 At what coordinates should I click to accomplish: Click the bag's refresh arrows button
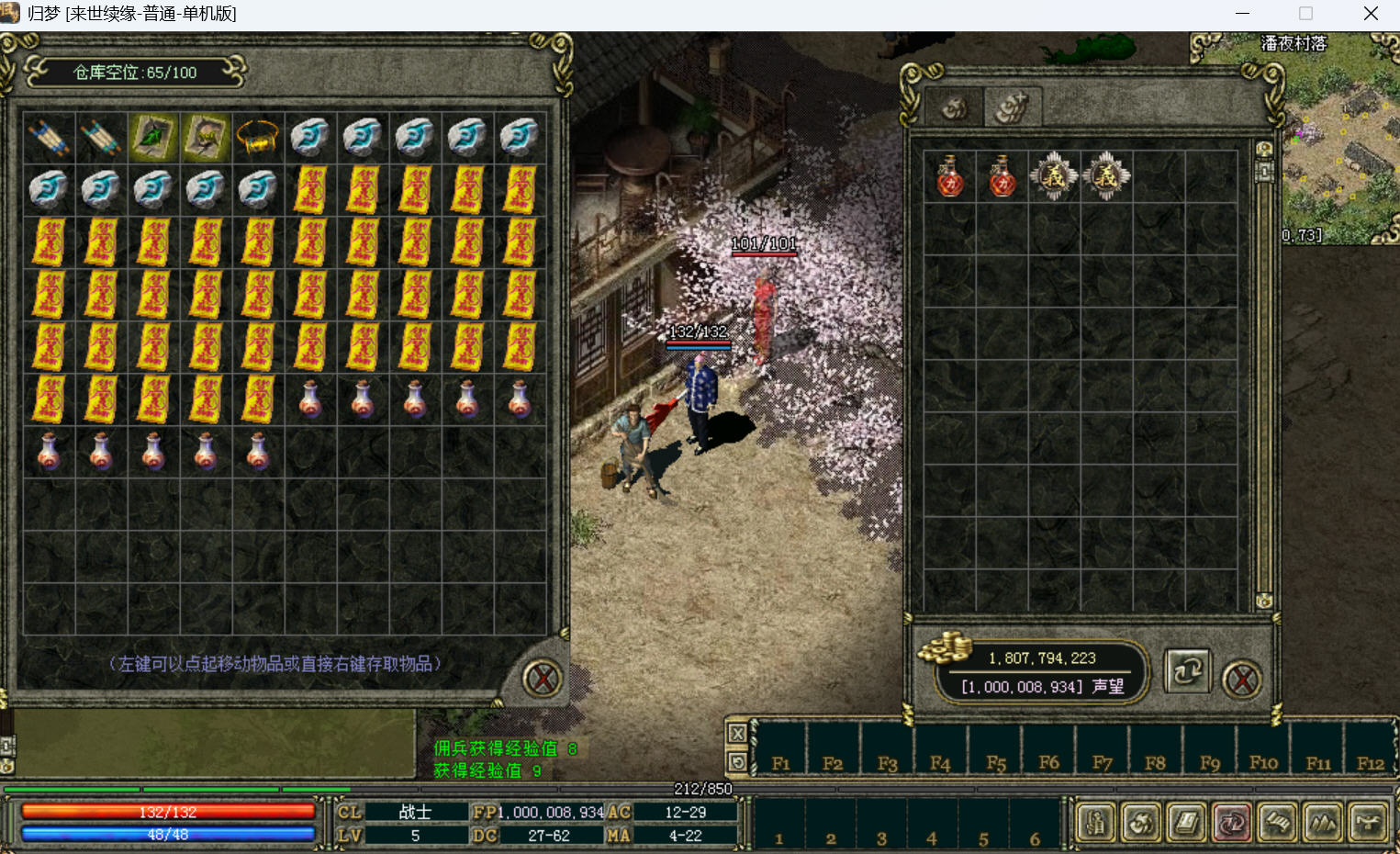pos(1187,671)
